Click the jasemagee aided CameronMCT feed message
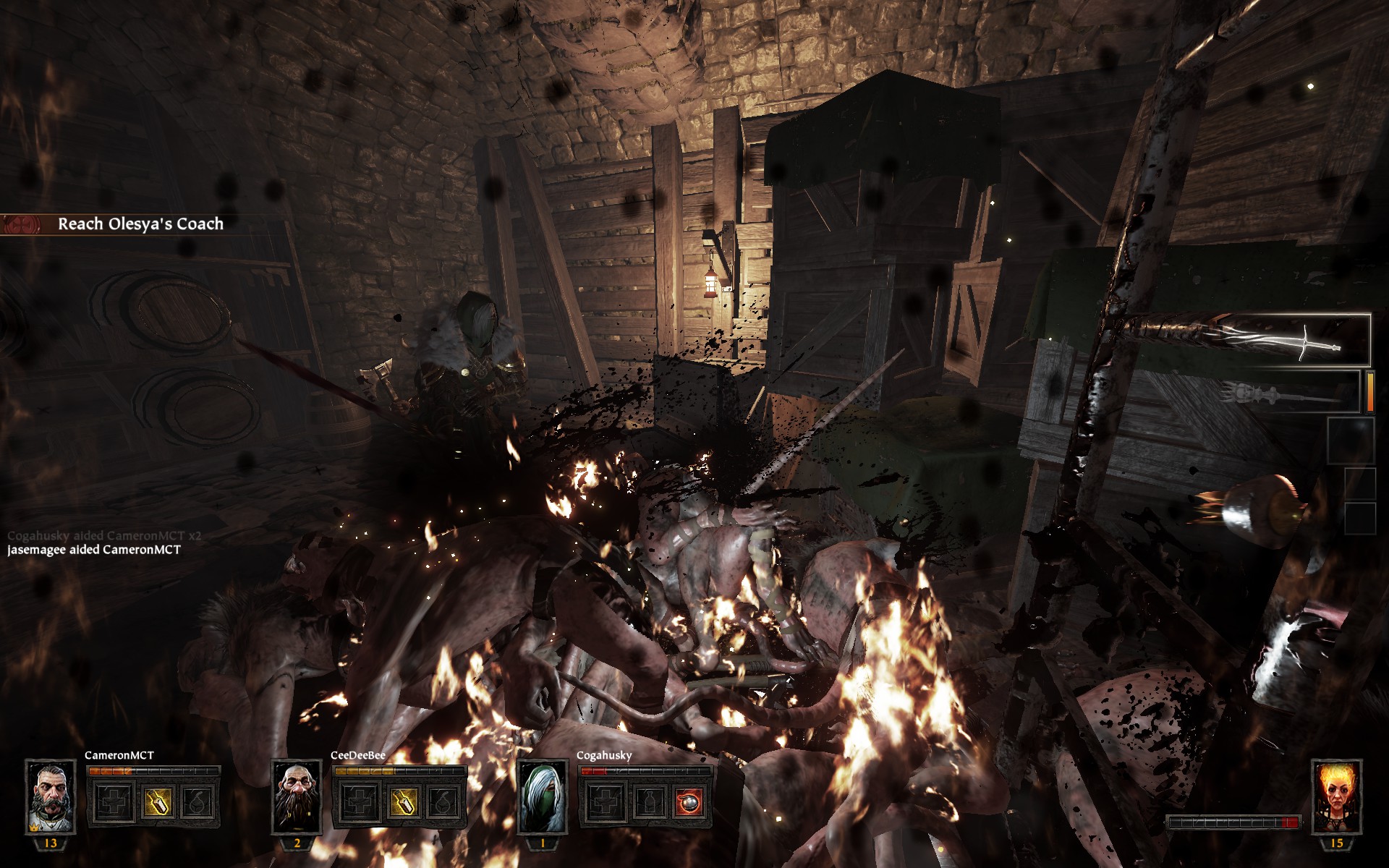This screenshot has height=868, width=1389. click(x=94, y=550)
